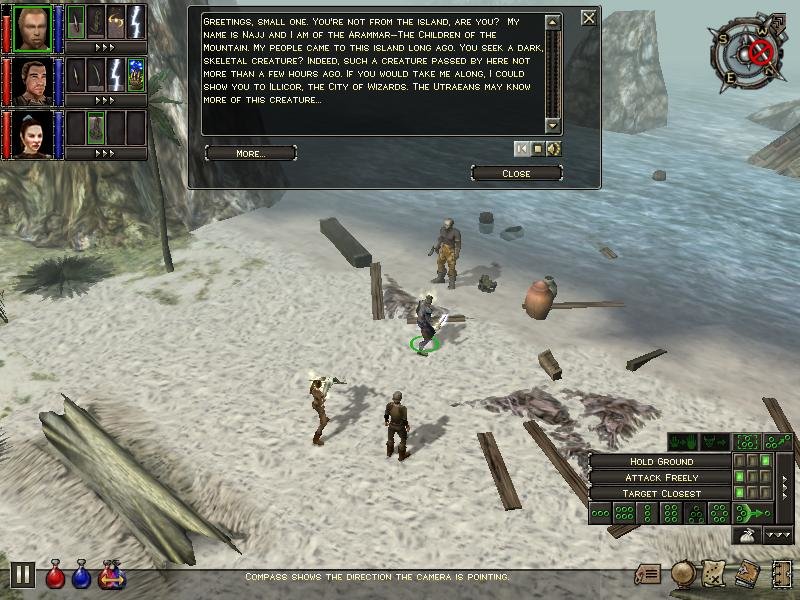800x600 pixels.
Task: Close the dialogue with the Close button
Action: [516, 173]
